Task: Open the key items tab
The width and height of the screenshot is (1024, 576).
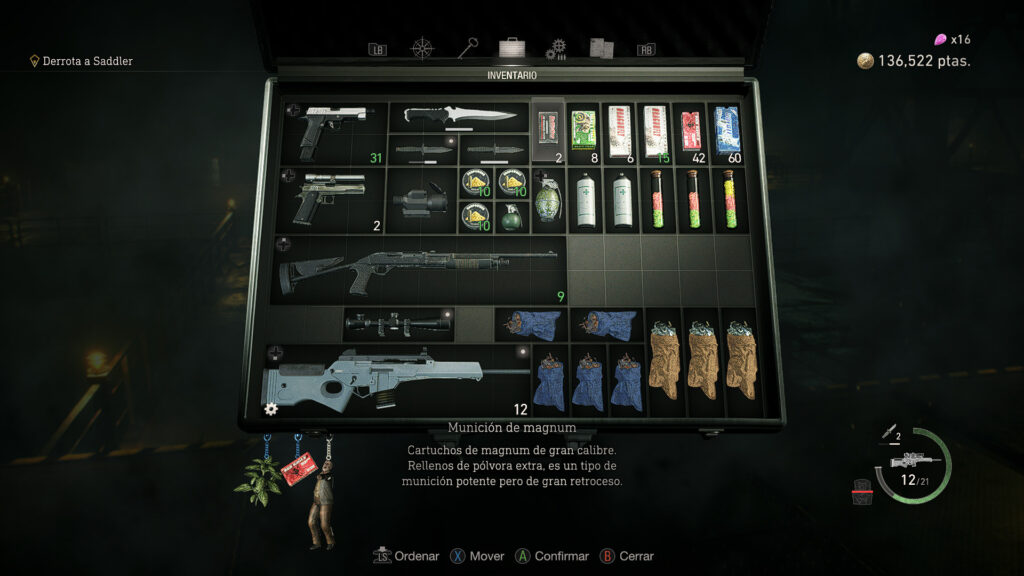Action: [467, 47]
